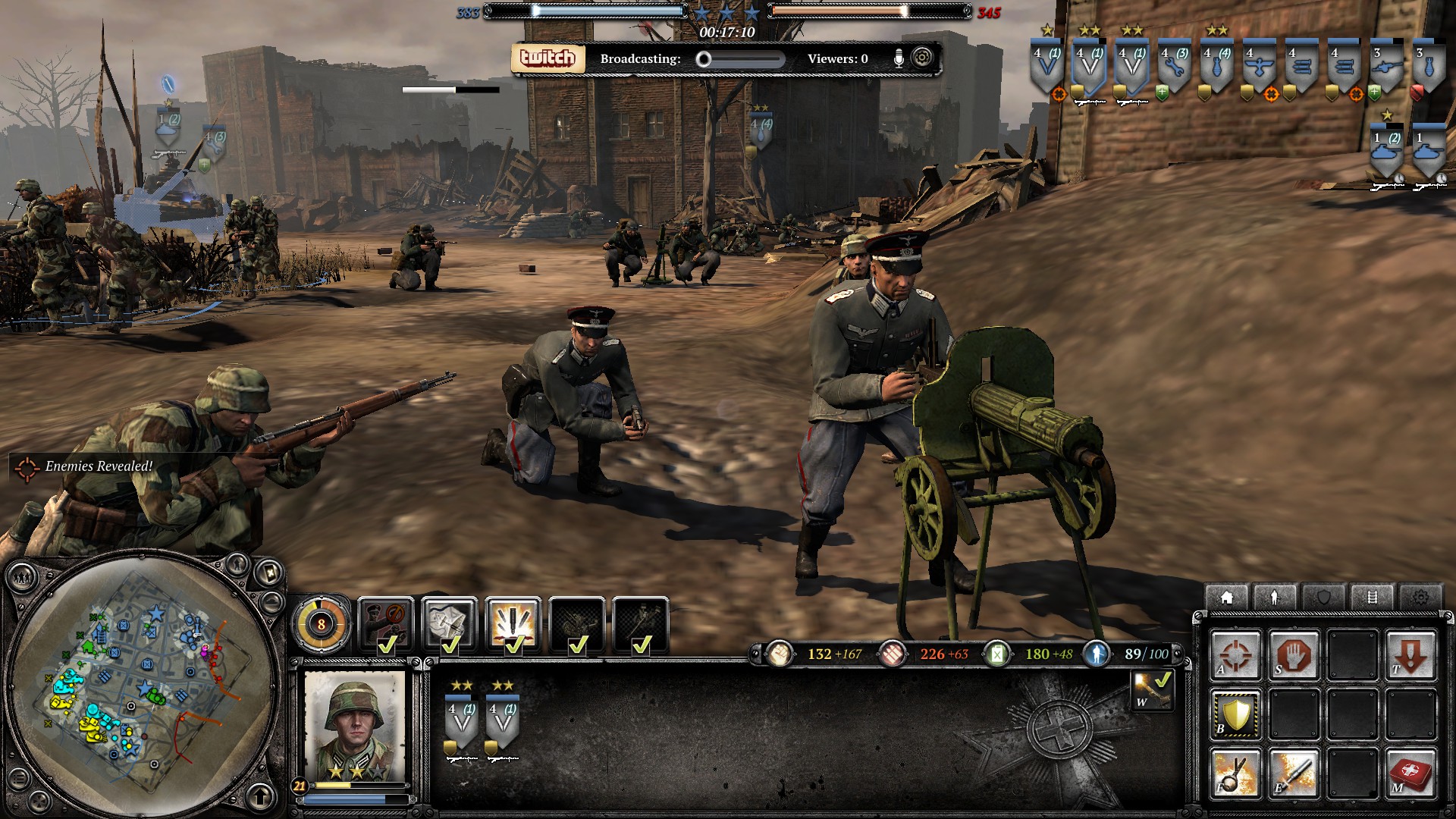Use the red medical kit ability
Viewport: 1456px width, 819px height.
click(1410, 773)
